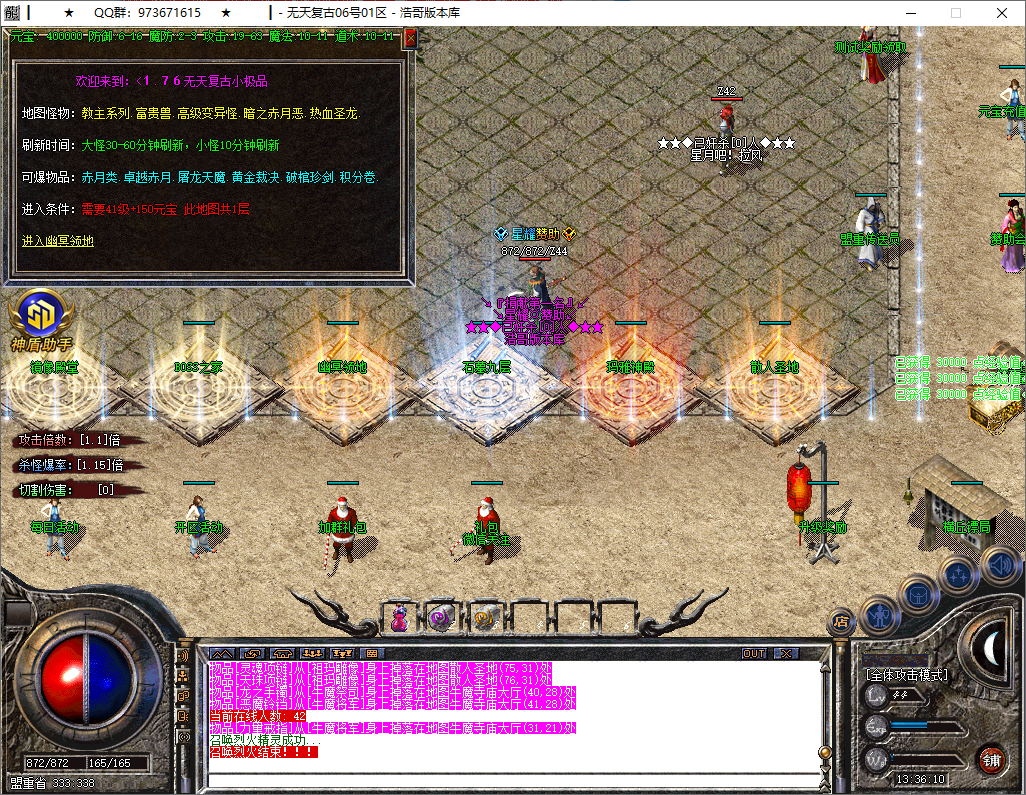
Task: Select the red potion belt slot
Action: coord(400,619)
